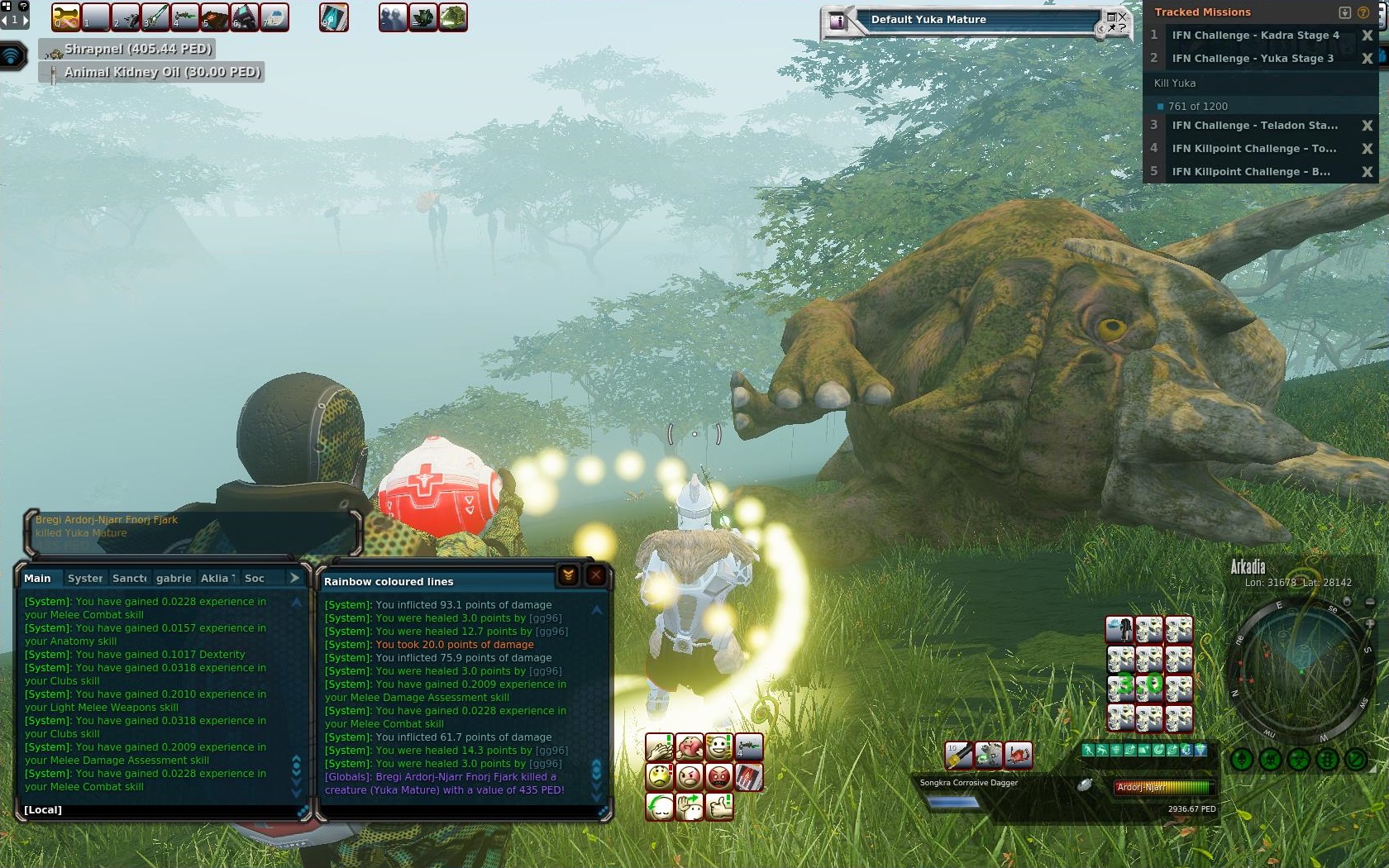Image resolution: width=1389 pixels, height=868 pixels.
Task: Close the Rainbow coloured lines window
Action: point(595,575)
